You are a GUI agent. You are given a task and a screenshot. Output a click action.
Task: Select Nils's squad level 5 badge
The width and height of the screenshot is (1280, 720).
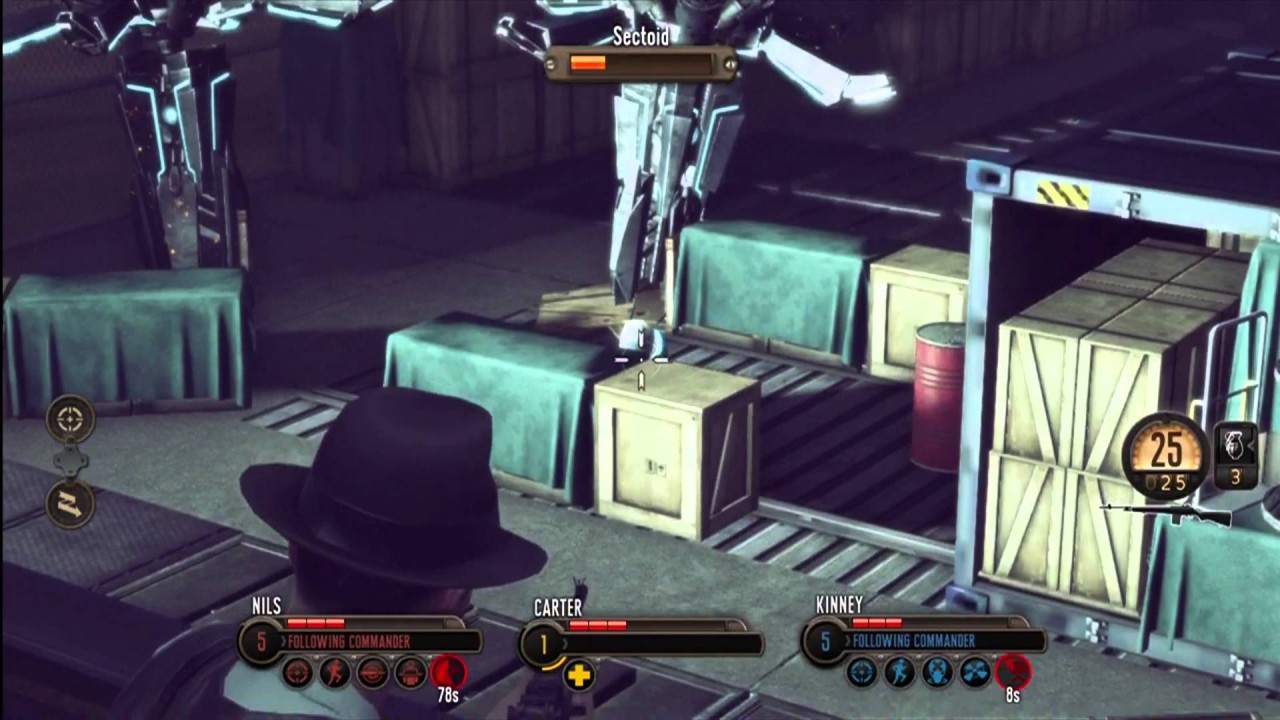click(262, 642)
